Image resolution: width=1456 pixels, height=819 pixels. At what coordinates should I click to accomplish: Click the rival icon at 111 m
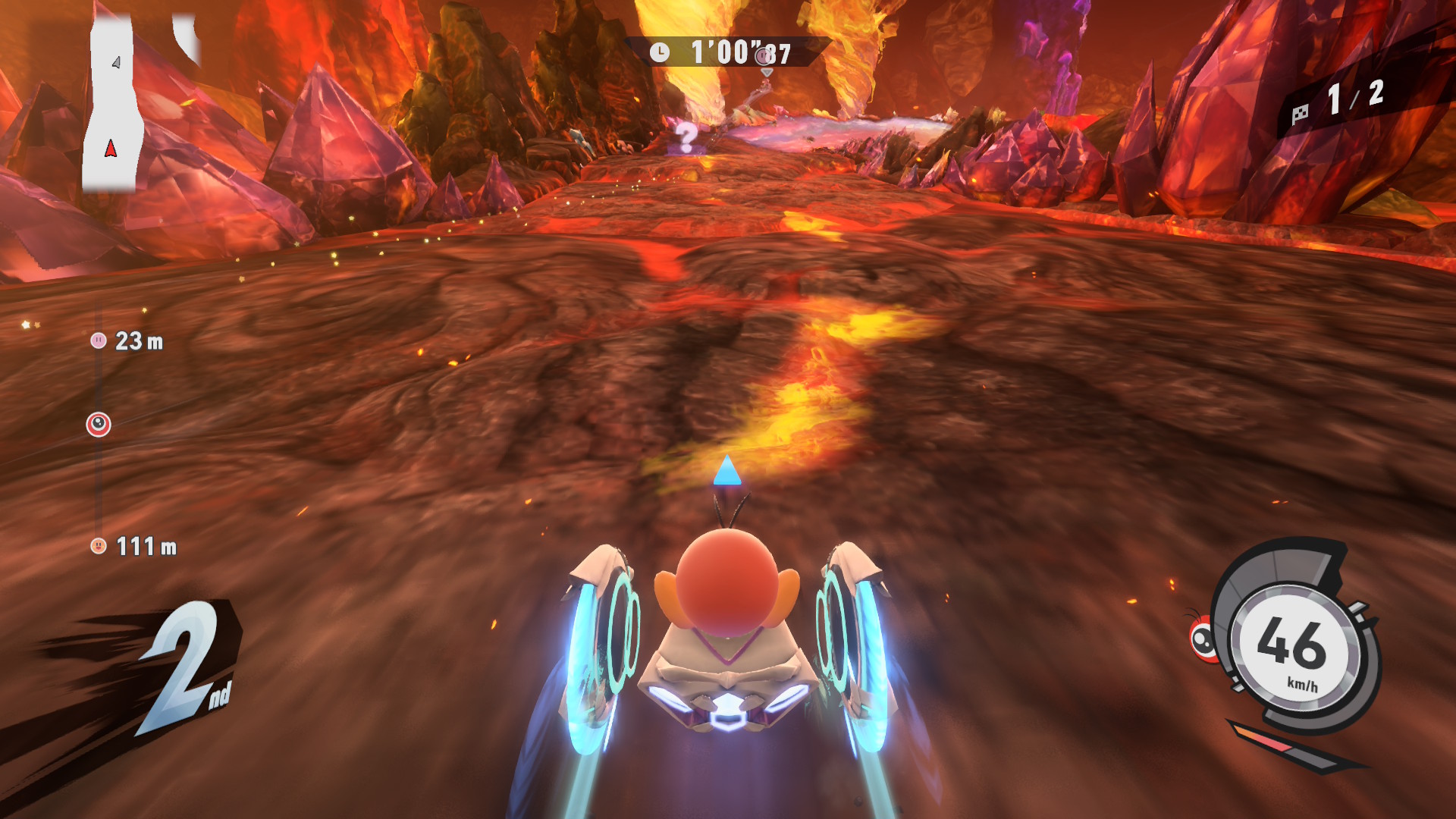pos(99,545)
